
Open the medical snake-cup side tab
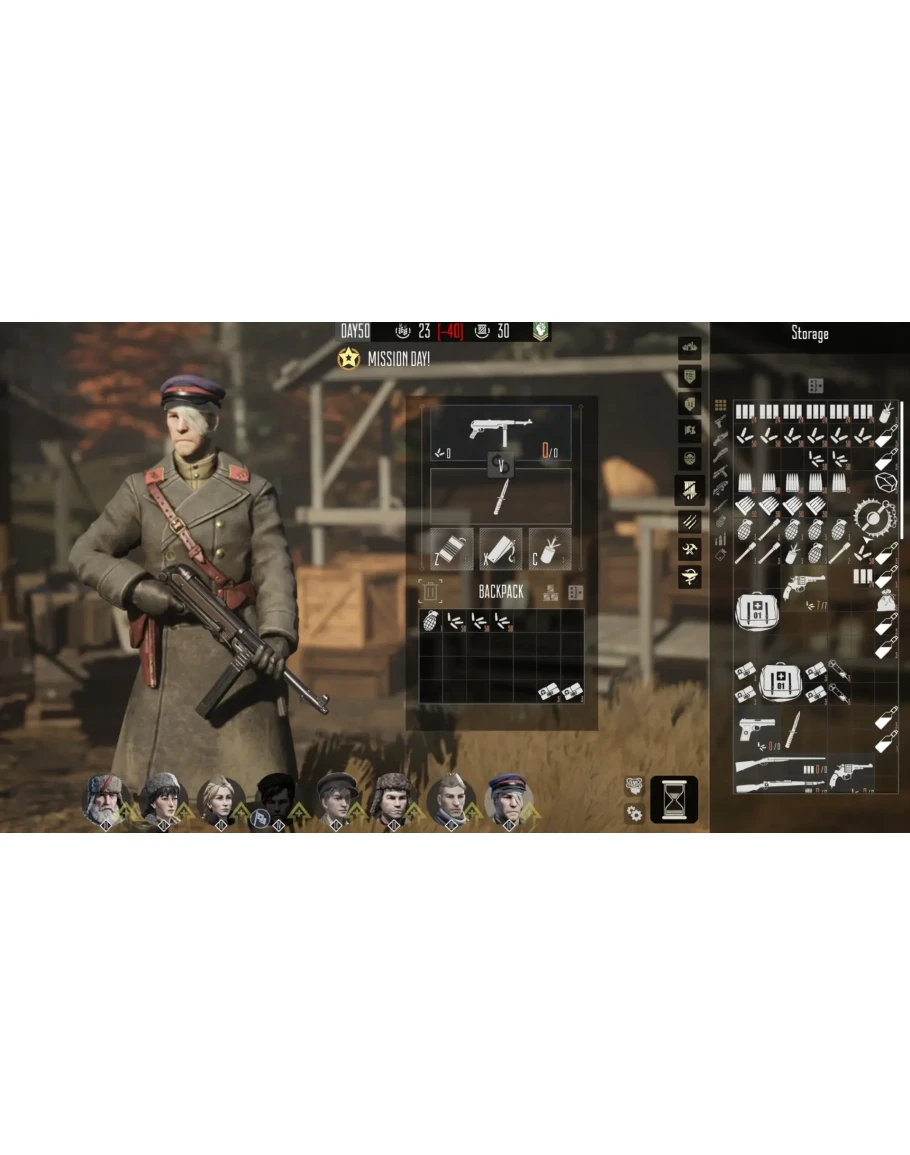tap(690, 576)
